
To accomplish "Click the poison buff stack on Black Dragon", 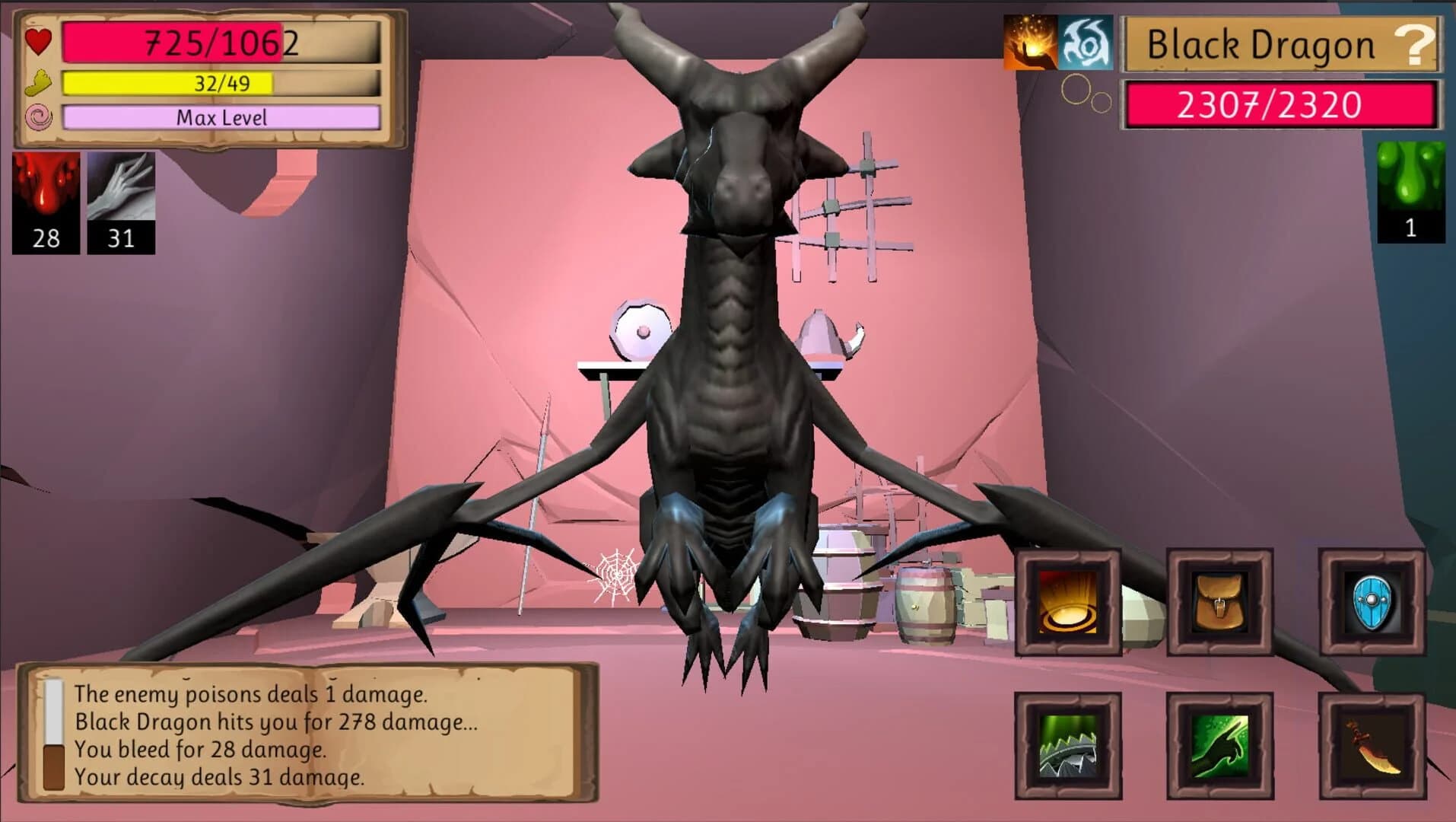I will point(1410,190).
